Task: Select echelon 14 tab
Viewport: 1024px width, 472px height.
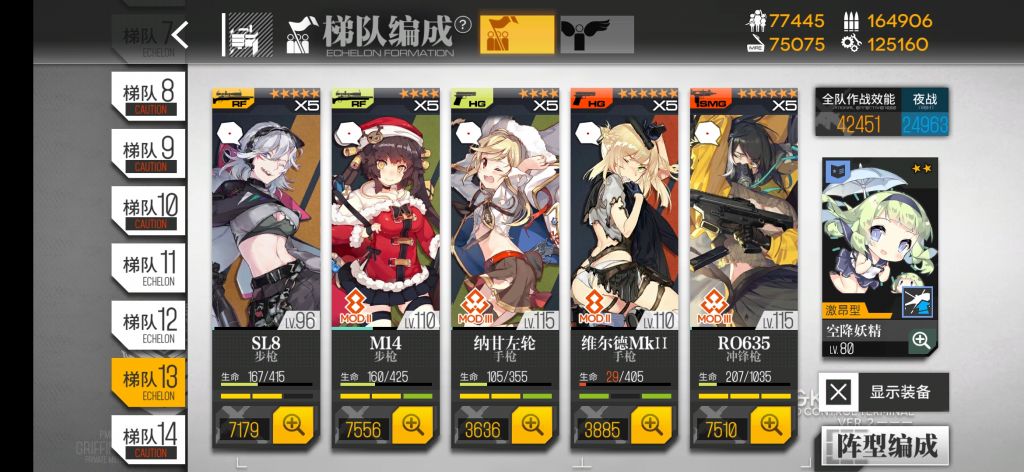Action: [148, 438]
